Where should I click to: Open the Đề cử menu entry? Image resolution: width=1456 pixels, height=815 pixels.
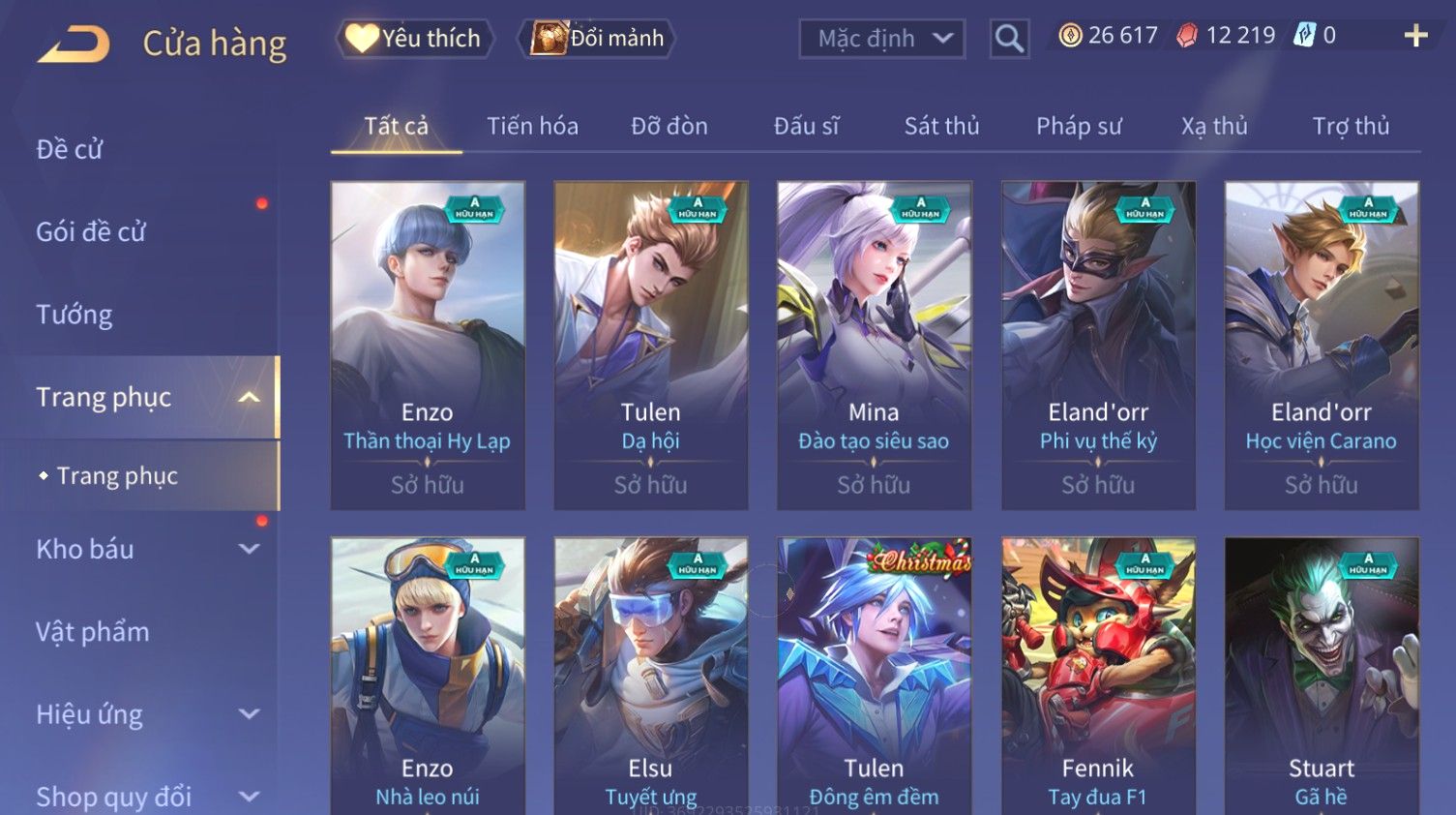pyautogui.click(x=70, y=149)
